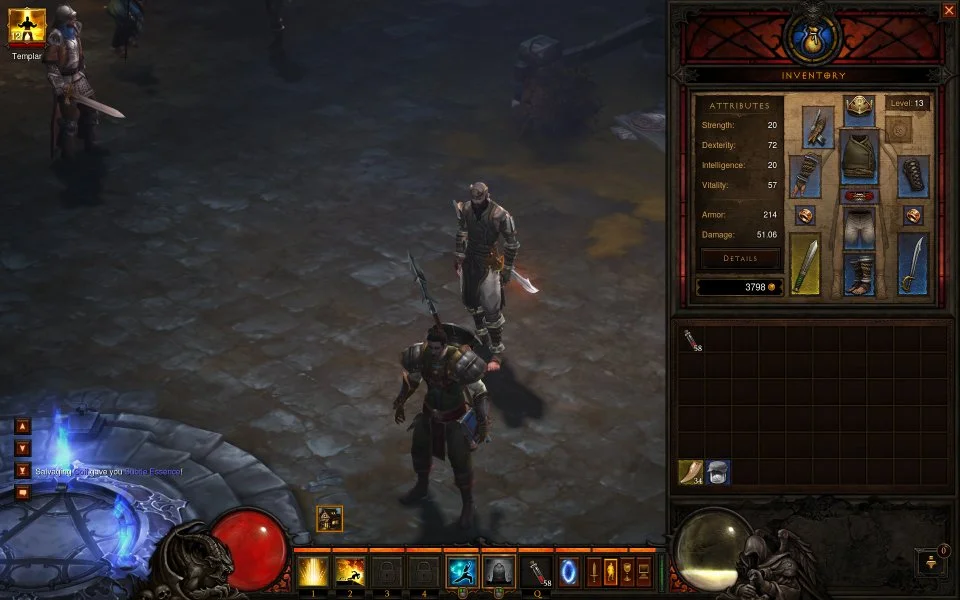Close the Inventory panel
This screenshot has width=960, height=600.
[x=948, y=11]
